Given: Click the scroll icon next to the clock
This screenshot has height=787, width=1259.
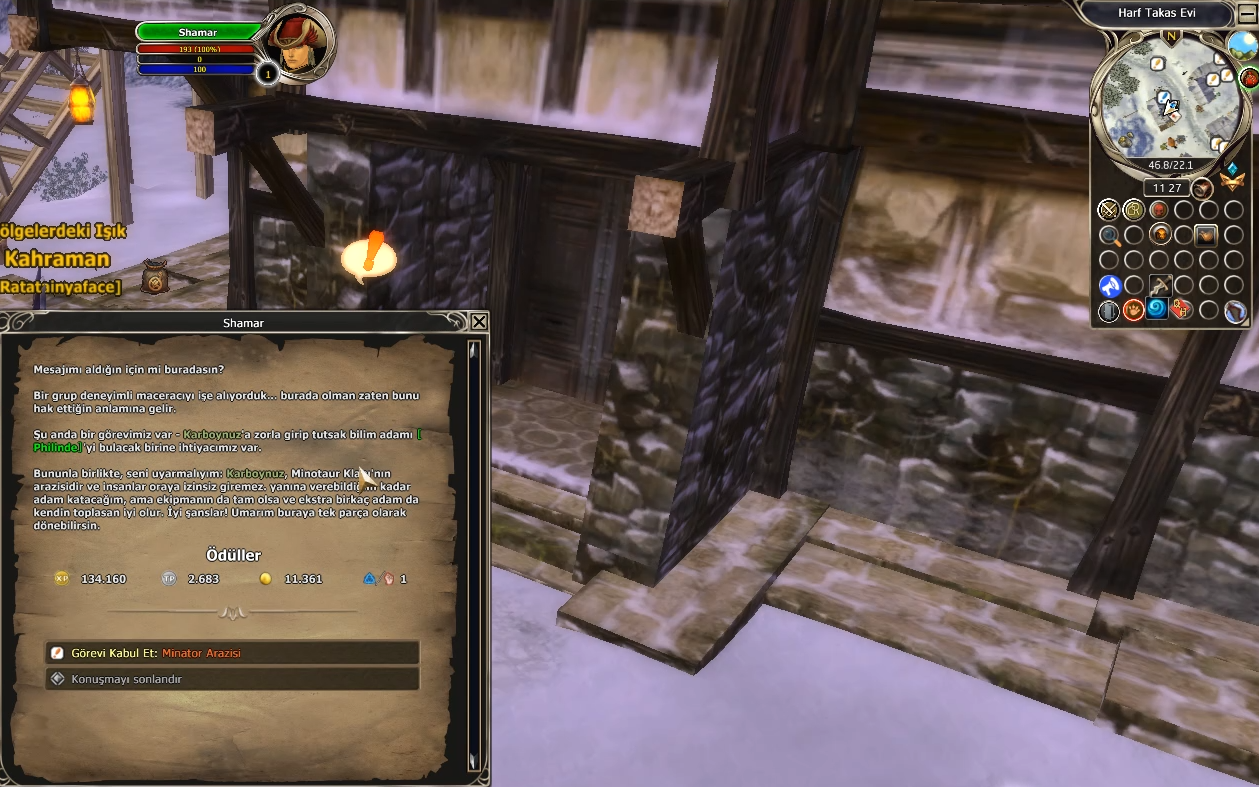Looking at the screenshot, I should coord(1202,188).
